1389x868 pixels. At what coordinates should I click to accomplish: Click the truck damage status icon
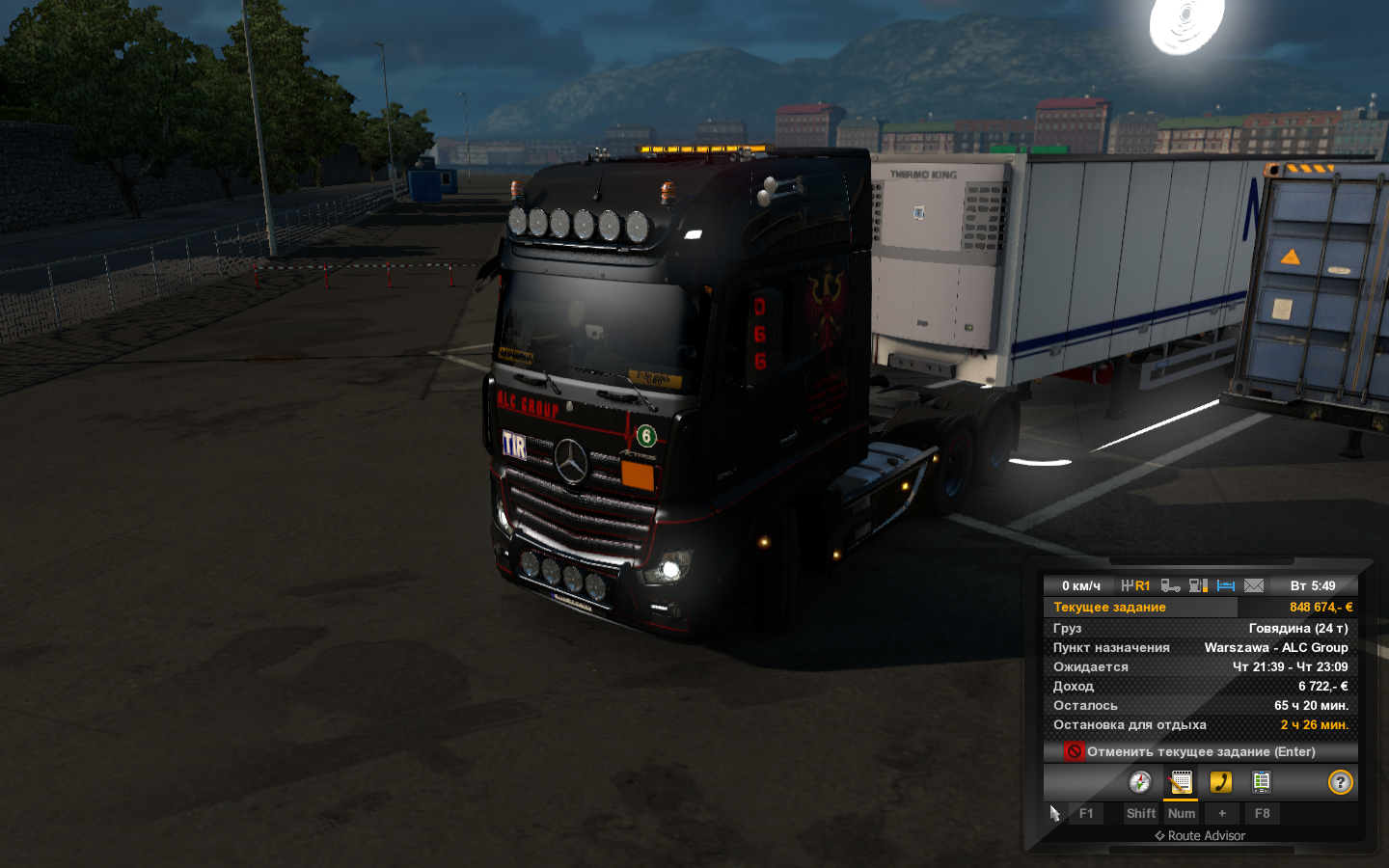tap(1171, 585)
